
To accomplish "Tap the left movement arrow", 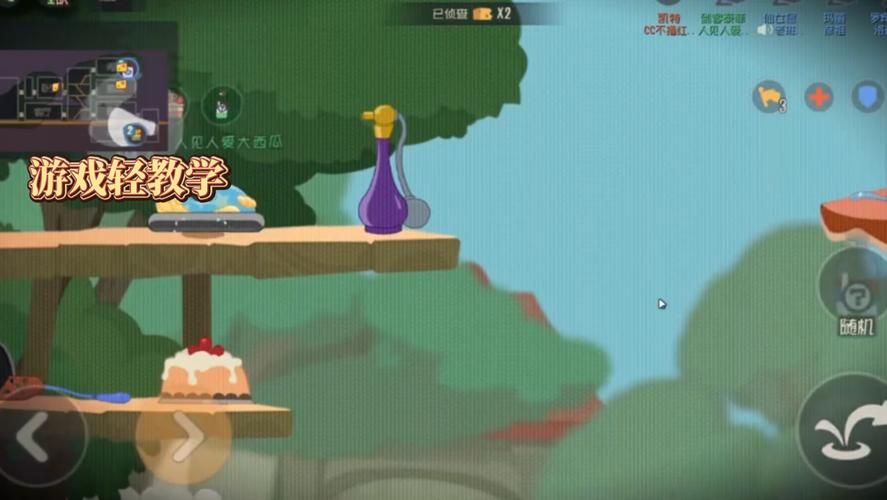I will (x=37, y=438).
